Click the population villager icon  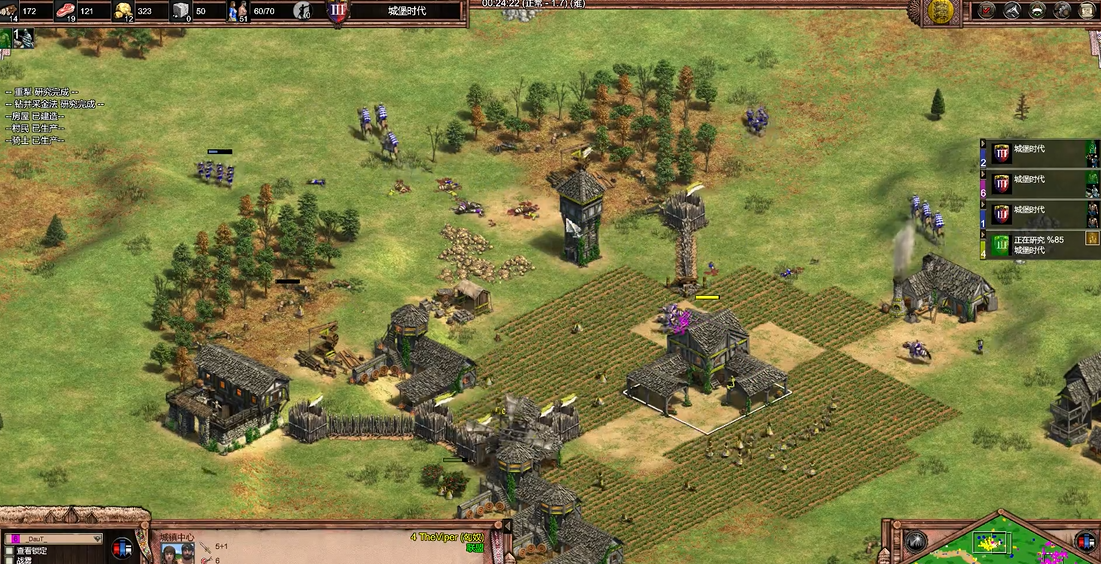239,11
